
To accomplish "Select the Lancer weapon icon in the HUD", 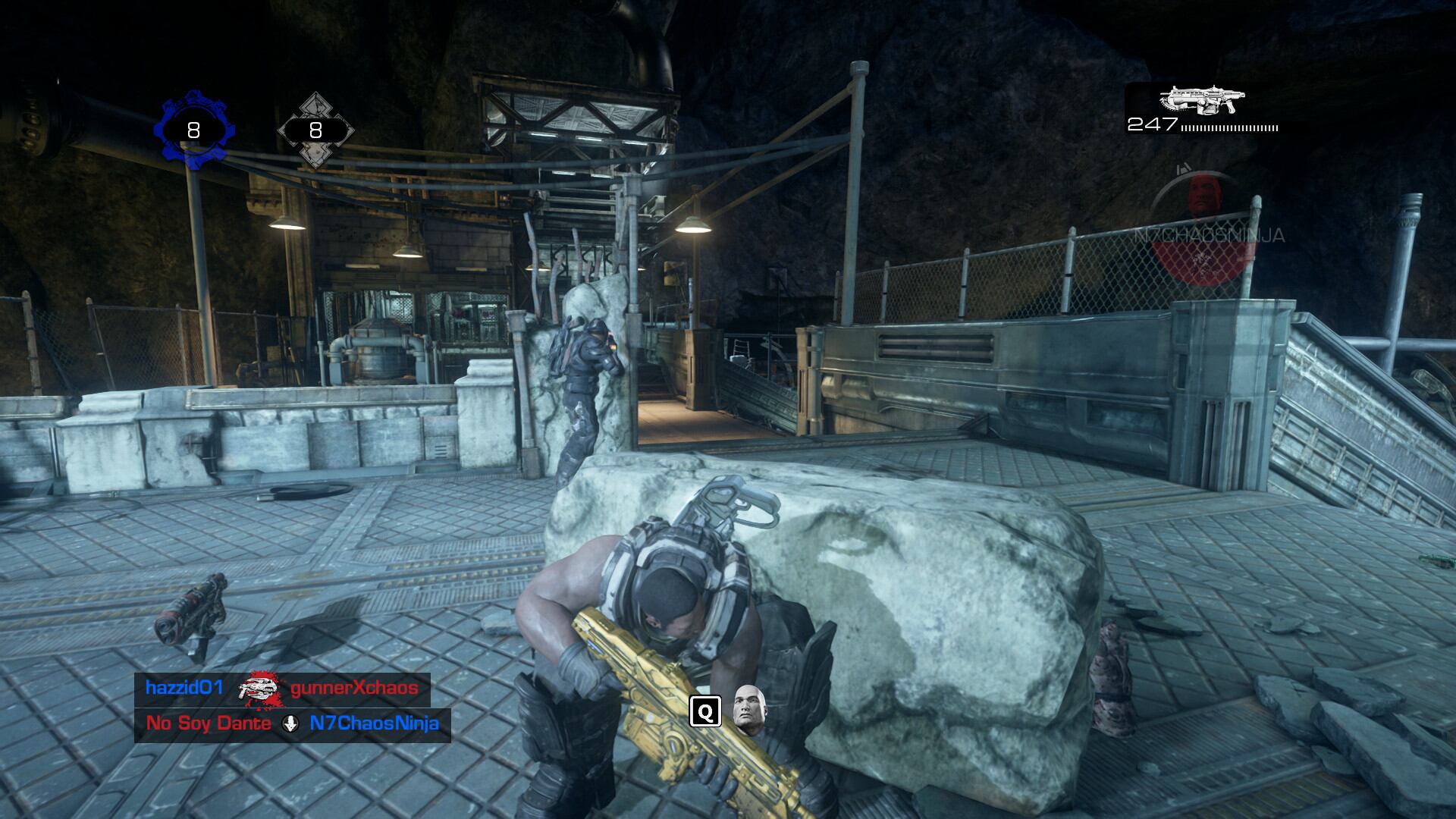I will [1201, 98].
